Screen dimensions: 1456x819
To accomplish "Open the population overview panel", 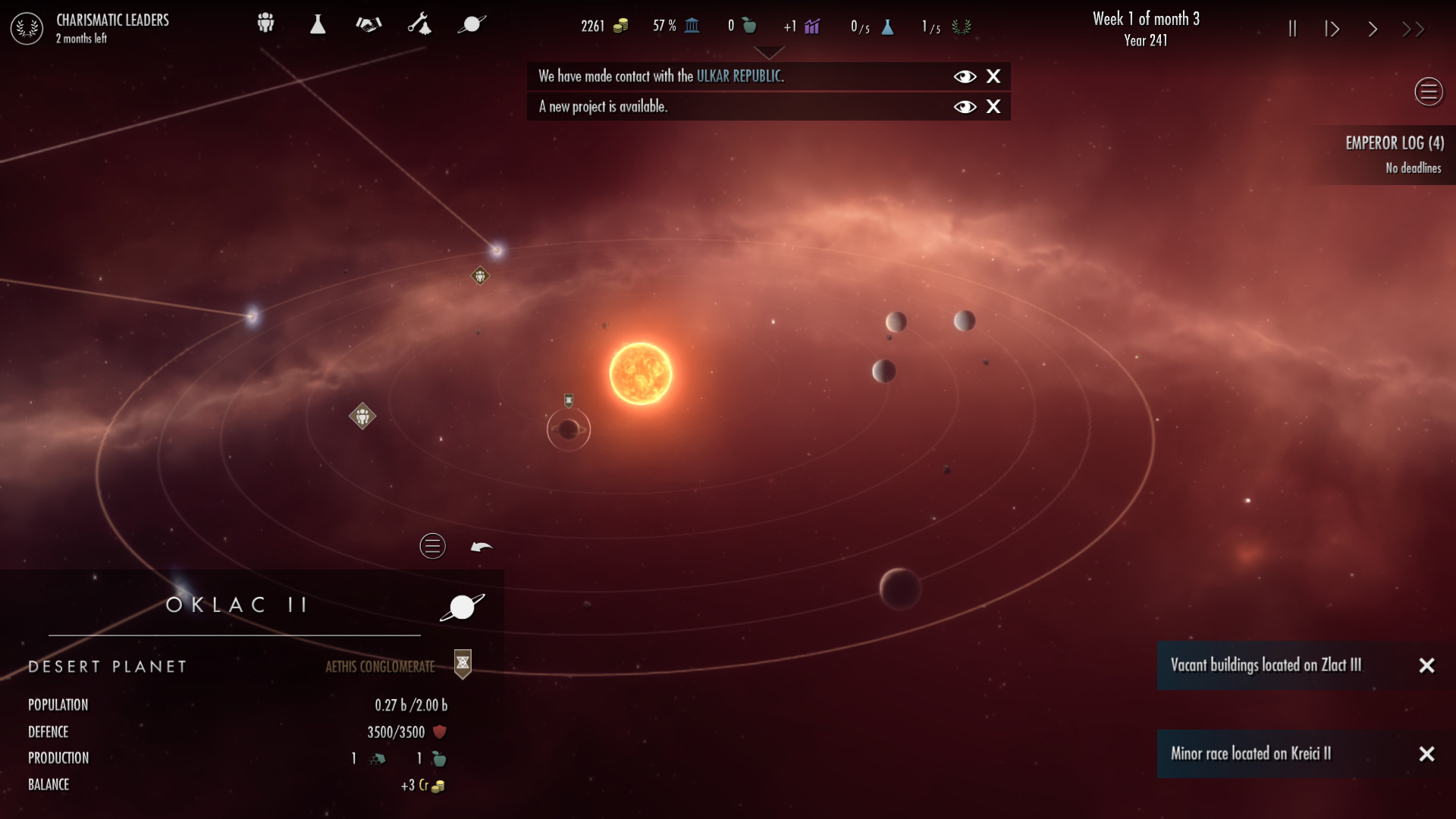I will (265, 24).
